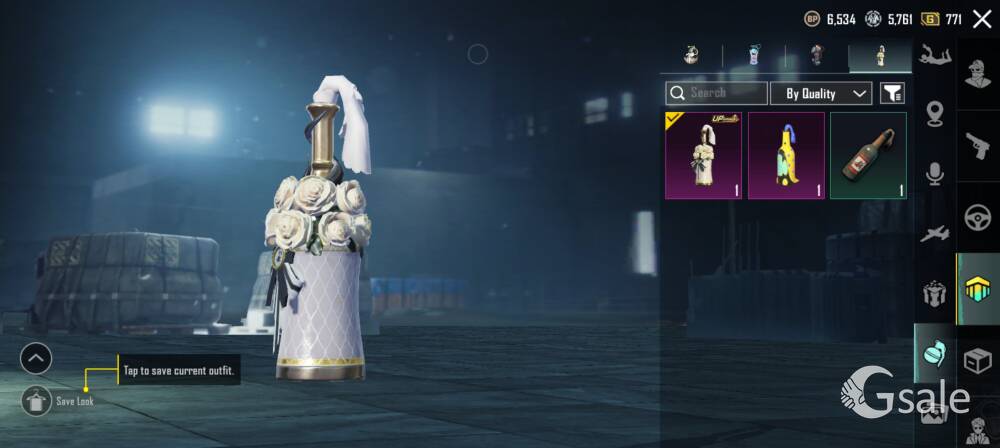Click the Save Look hanger button
The height and width of the screenshot is (448, 1000).
click(36, 401)
